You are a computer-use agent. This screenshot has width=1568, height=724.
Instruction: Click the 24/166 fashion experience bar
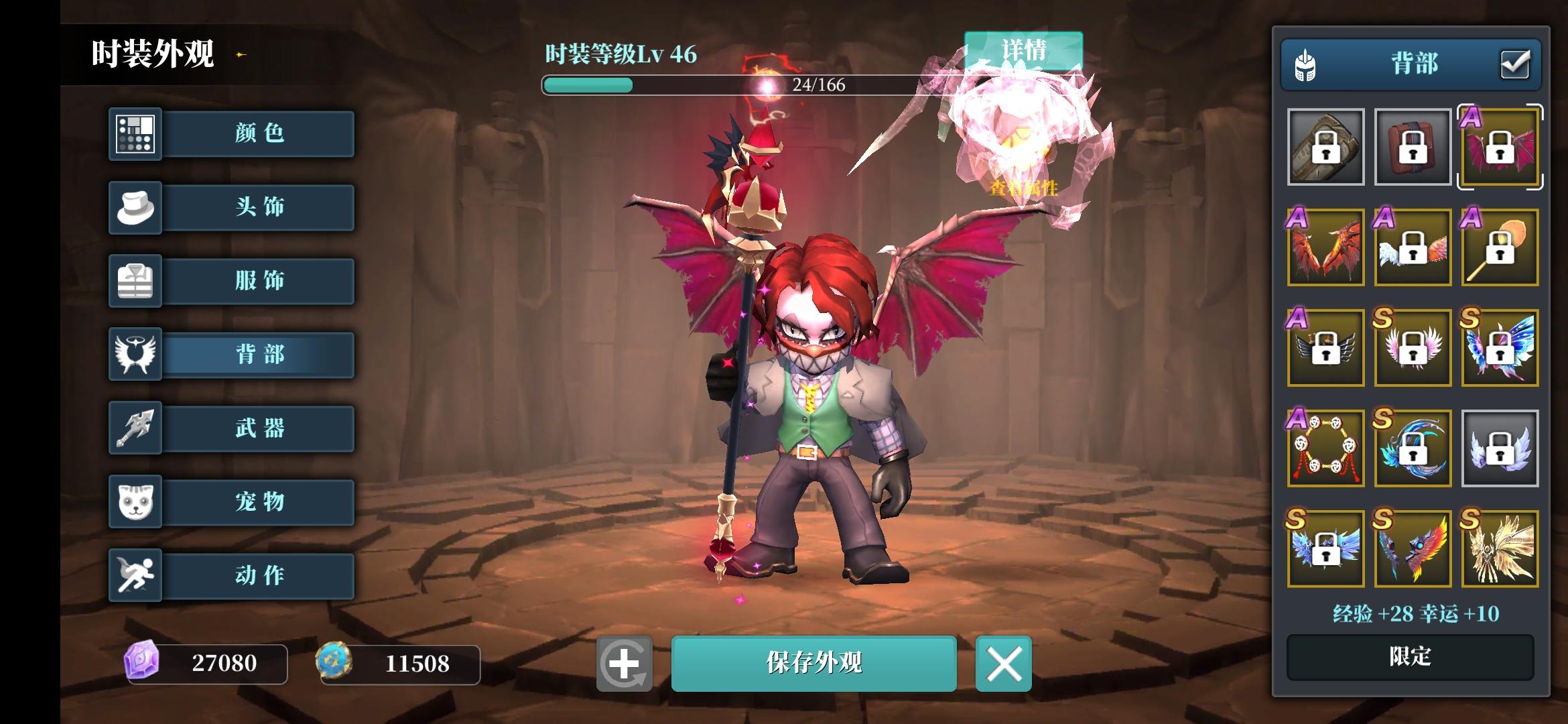point(818,86)
